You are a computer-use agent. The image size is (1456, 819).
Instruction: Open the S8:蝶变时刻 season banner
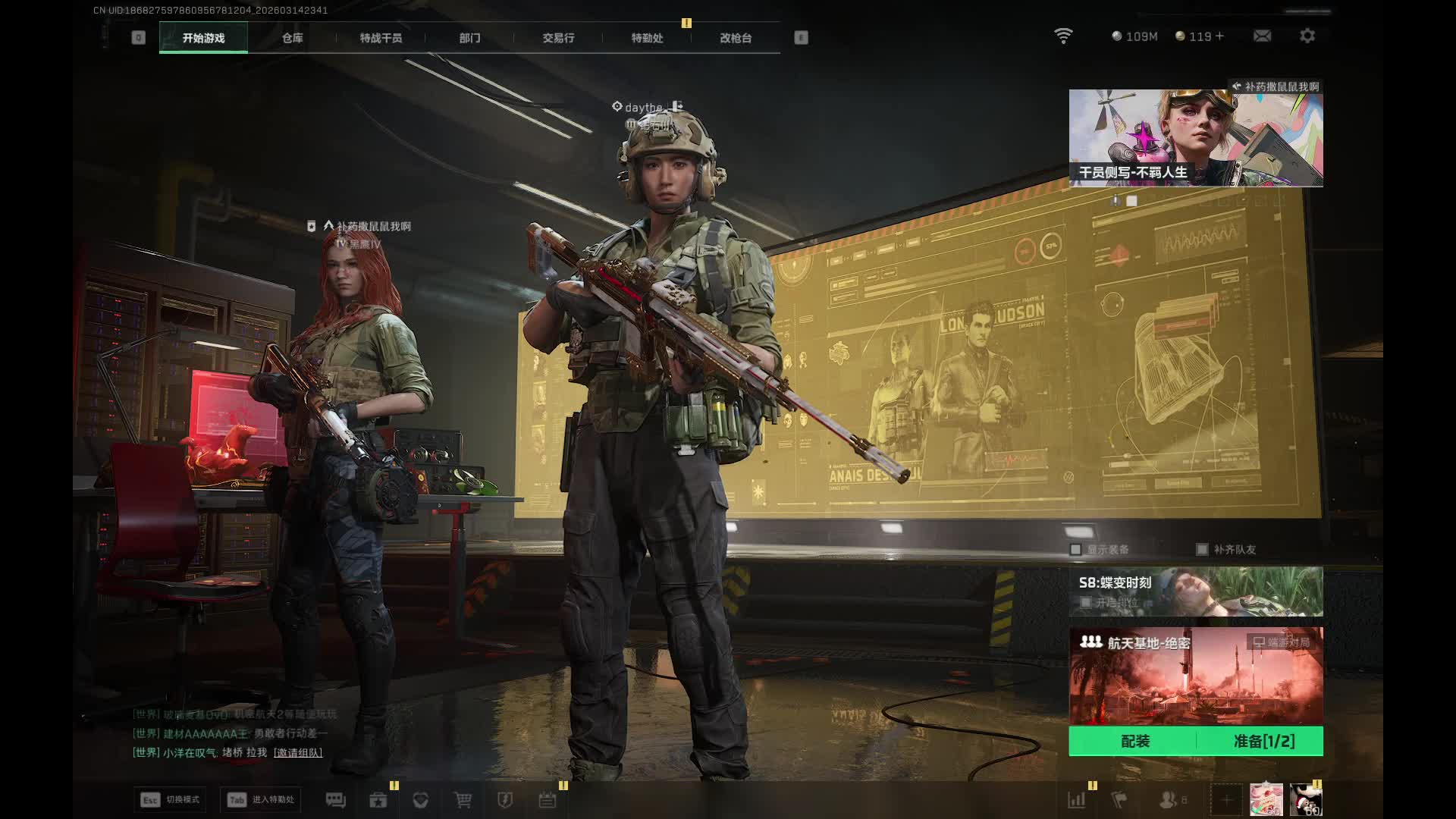click(x=1195, y=591)
